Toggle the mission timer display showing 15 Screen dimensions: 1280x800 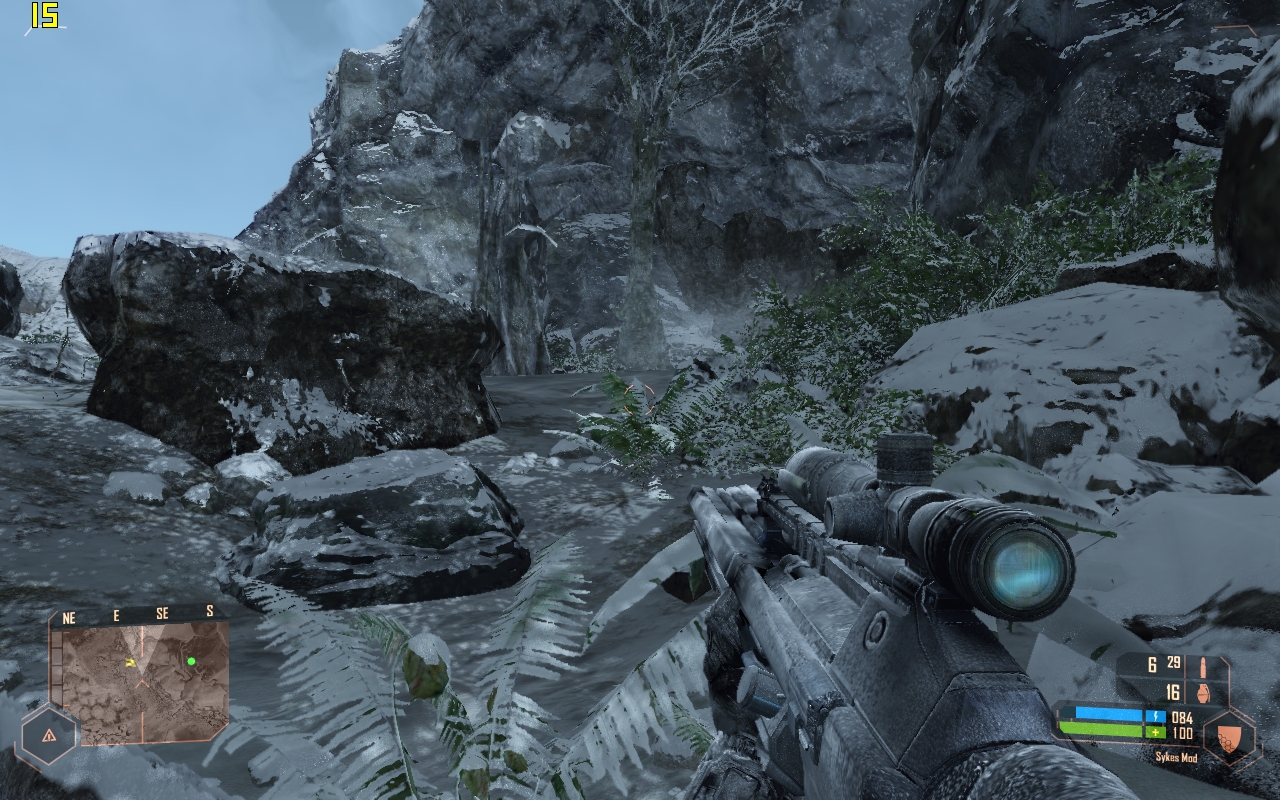tap(43, 17)
